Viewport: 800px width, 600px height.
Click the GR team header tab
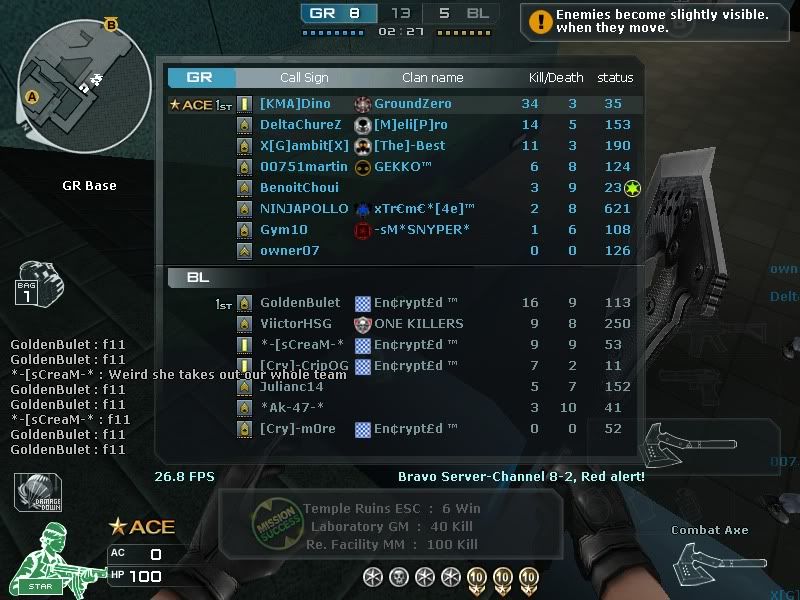click(201, 78)
